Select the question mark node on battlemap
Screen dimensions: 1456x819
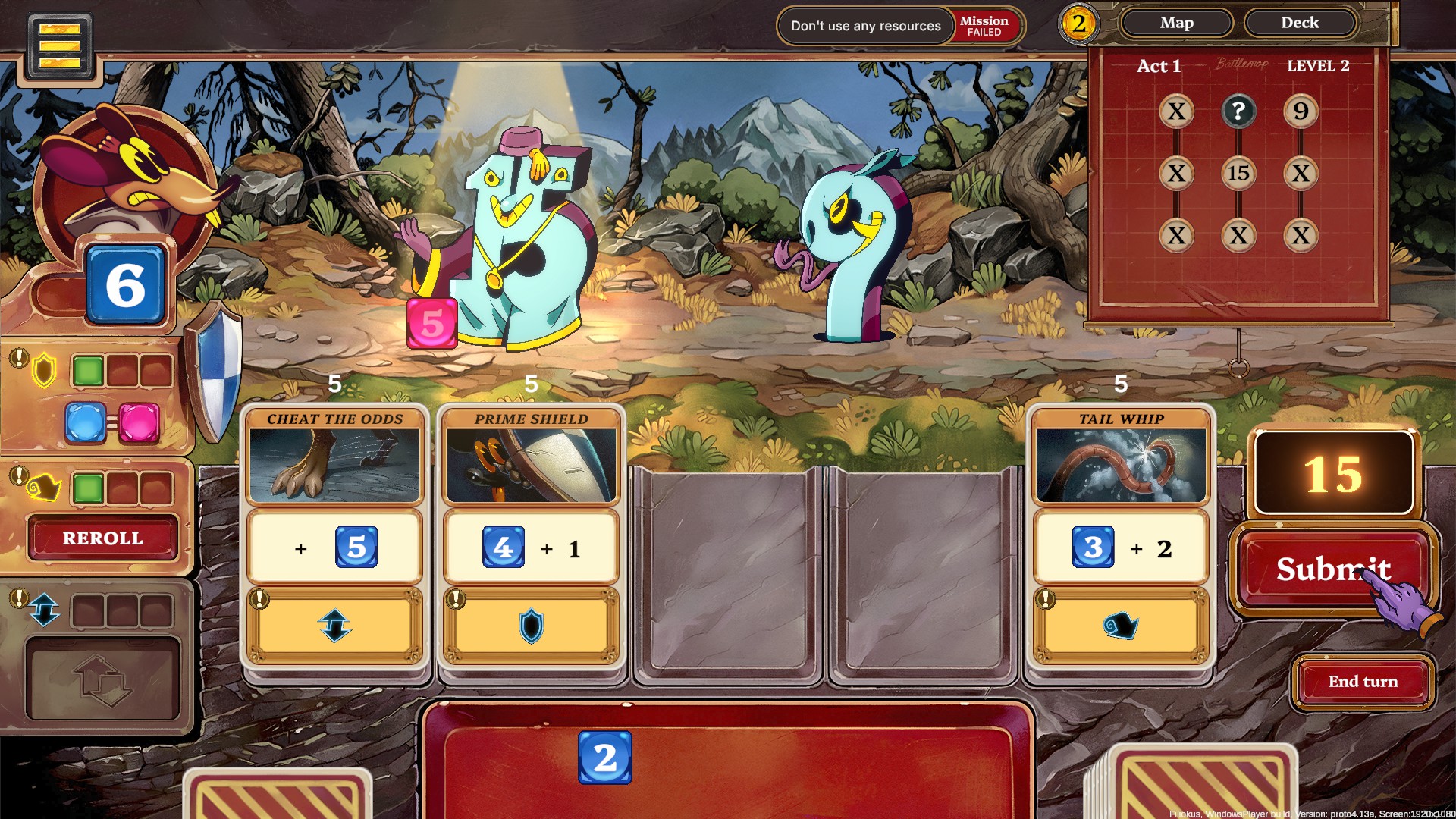[x=1238, y=111]
